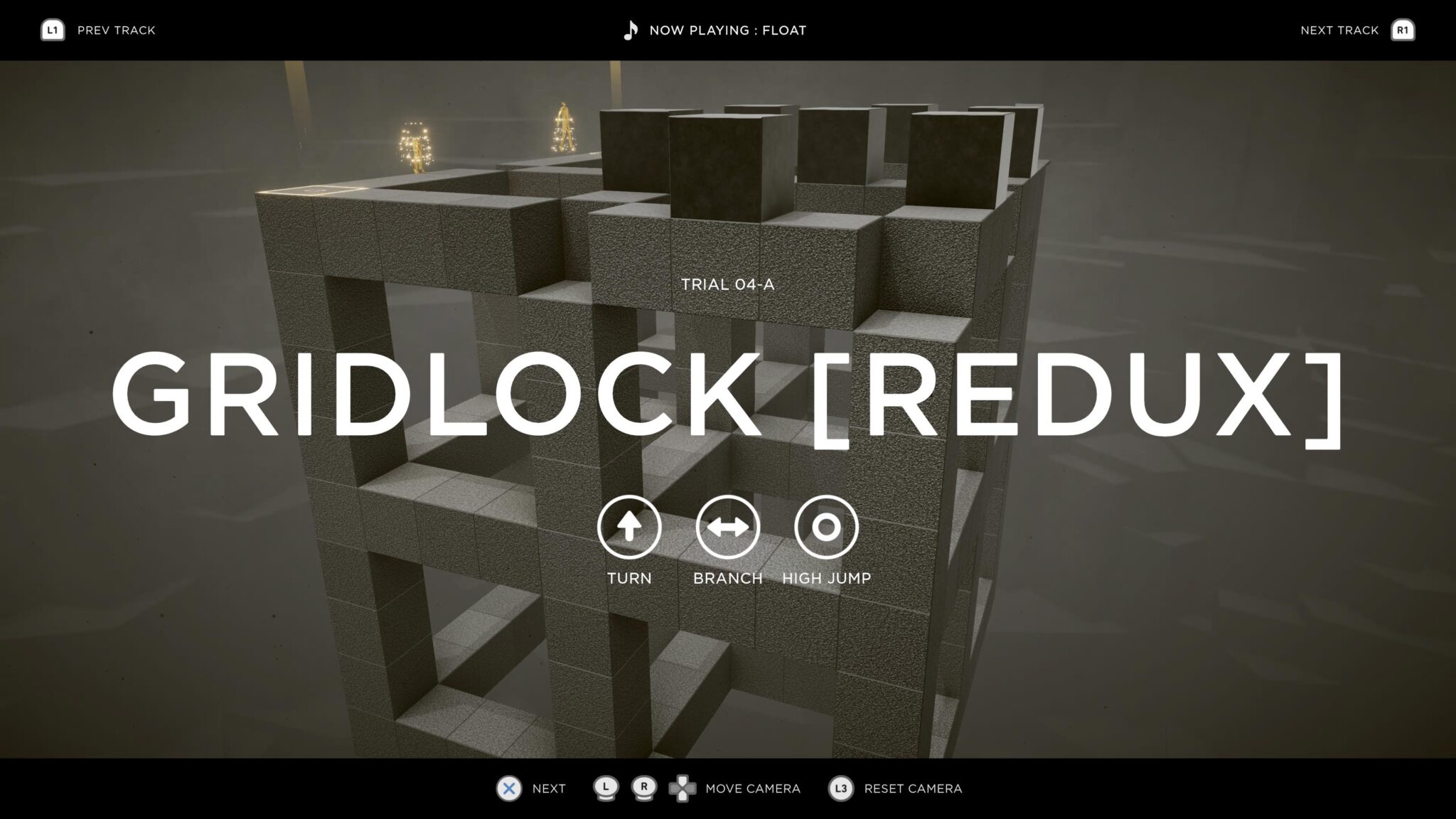Click the blue X button icon
This screenshot has height=819, width=1456.
point(508,788)
